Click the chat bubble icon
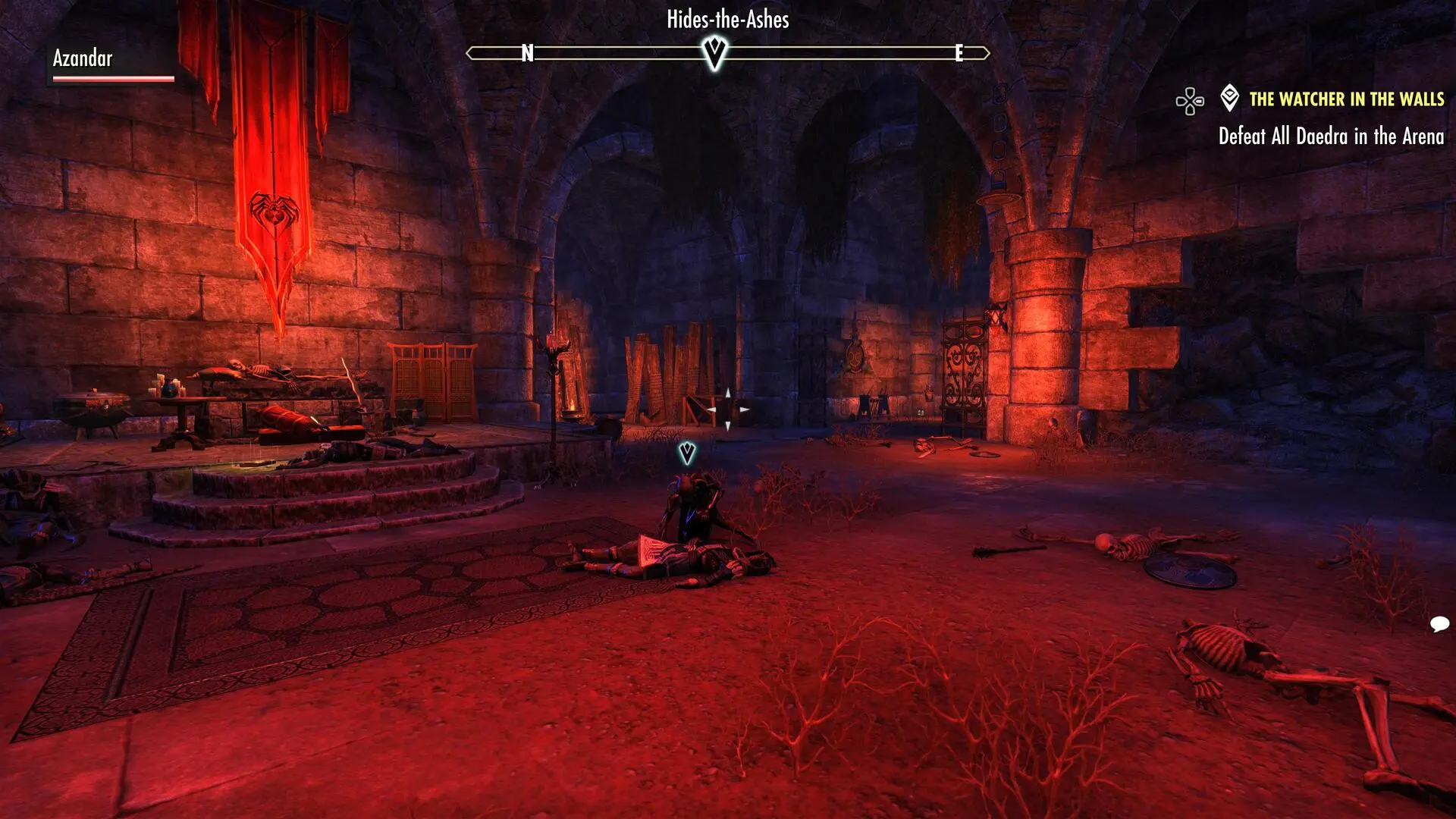1456x819 pixels. 1439,624
